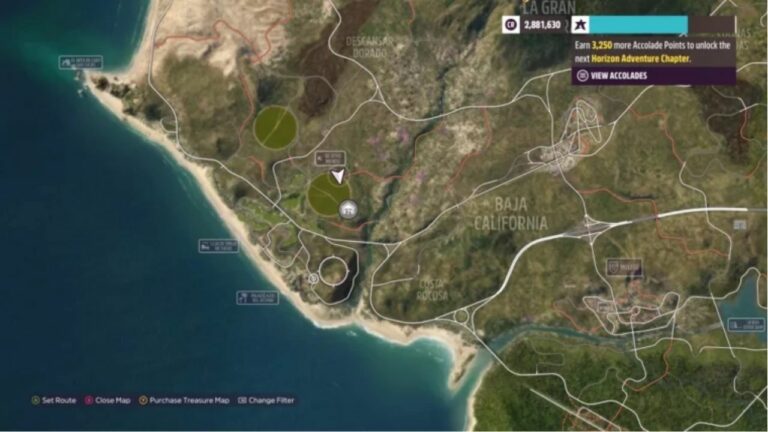Click the small circular marker beside the oval track
768x432 pixels.
313,279
